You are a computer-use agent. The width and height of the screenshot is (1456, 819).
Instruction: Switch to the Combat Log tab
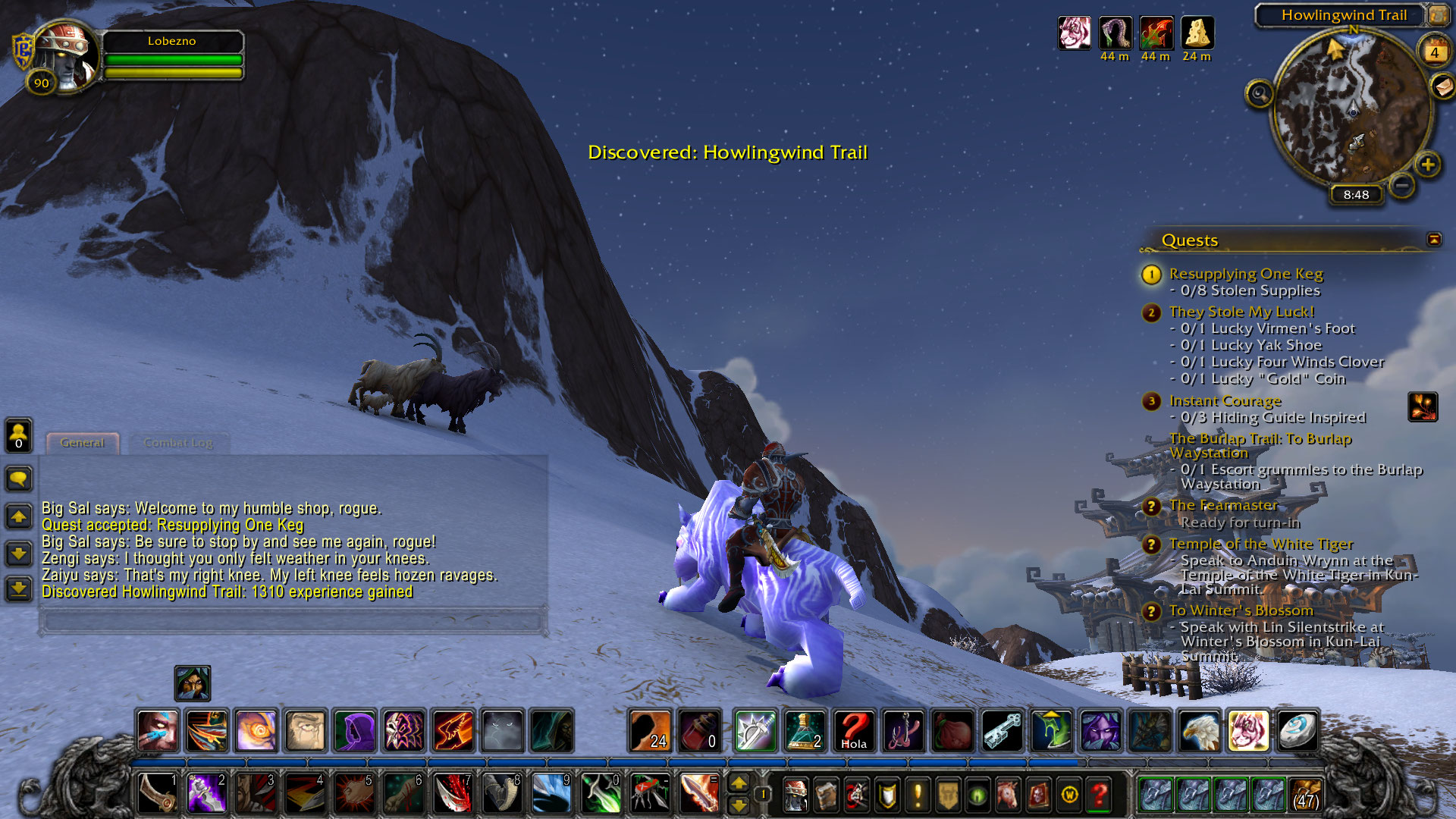tap(178, 443)
